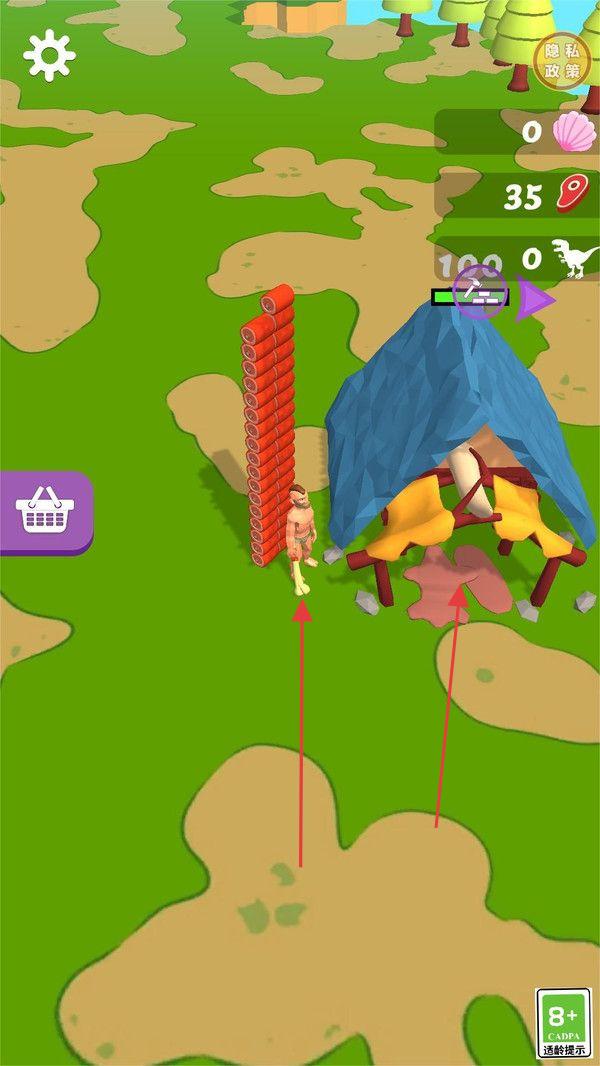Click the purple arrow beside the hut
This screenshot has height=1066, width=600.
pos(534,299)
